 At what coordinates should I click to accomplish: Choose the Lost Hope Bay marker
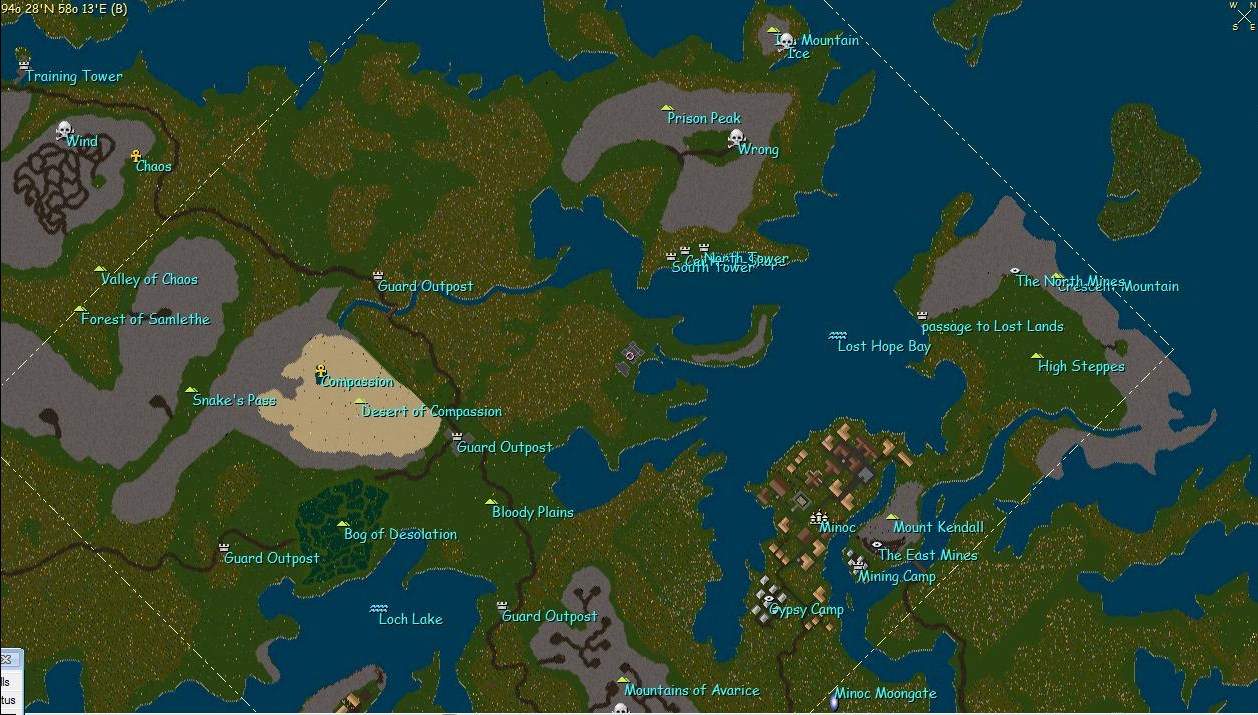coord(838,336)
